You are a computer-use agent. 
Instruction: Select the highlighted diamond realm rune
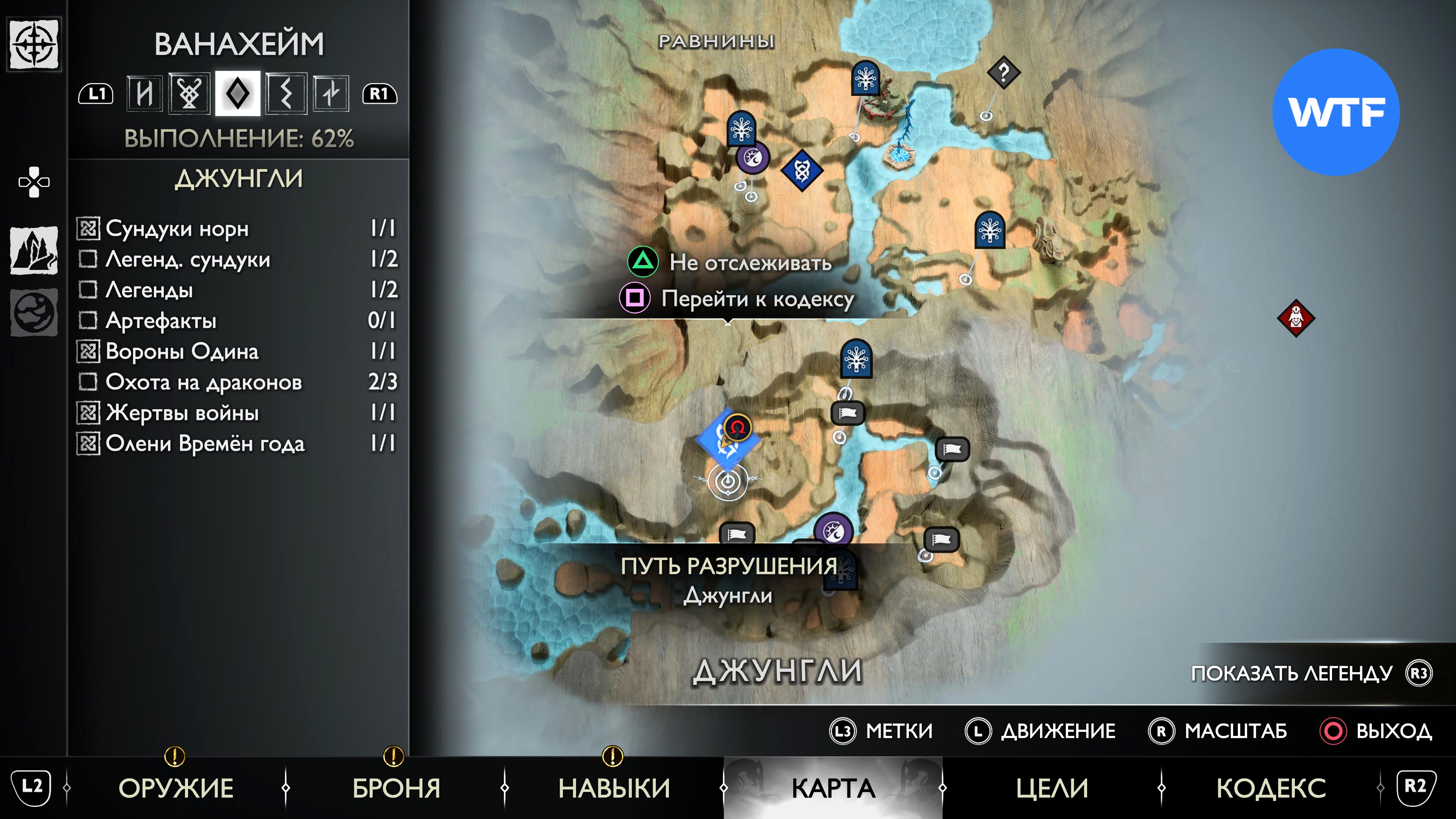coord(237,93)
